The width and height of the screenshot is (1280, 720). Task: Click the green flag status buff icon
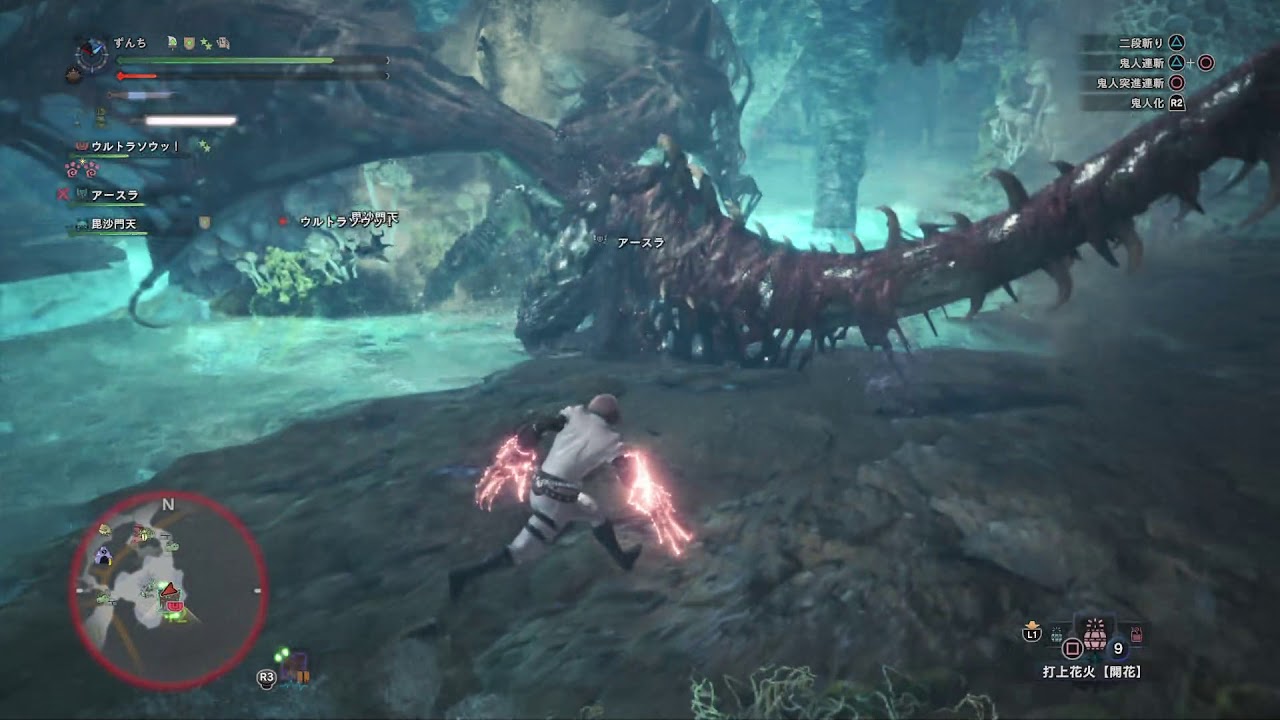pyautogui.click(x=172, y=42)
